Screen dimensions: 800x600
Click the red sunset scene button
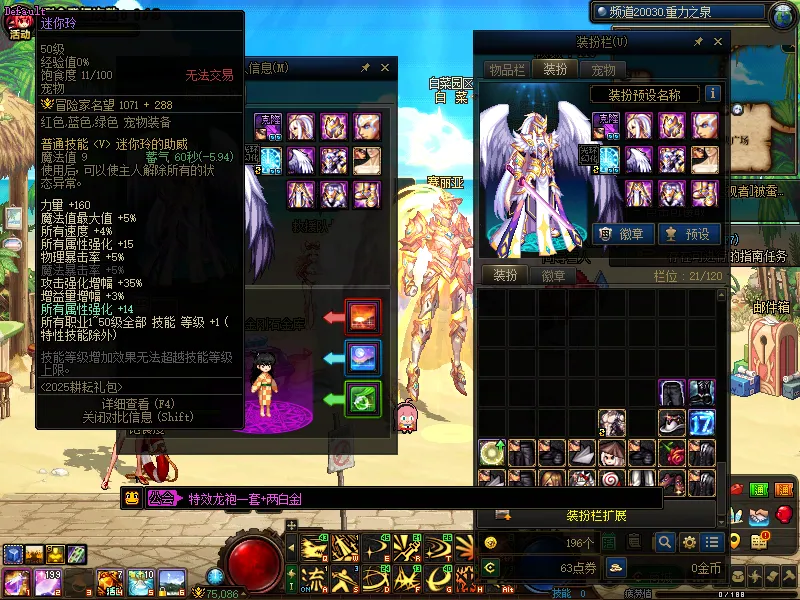point(363,317)
